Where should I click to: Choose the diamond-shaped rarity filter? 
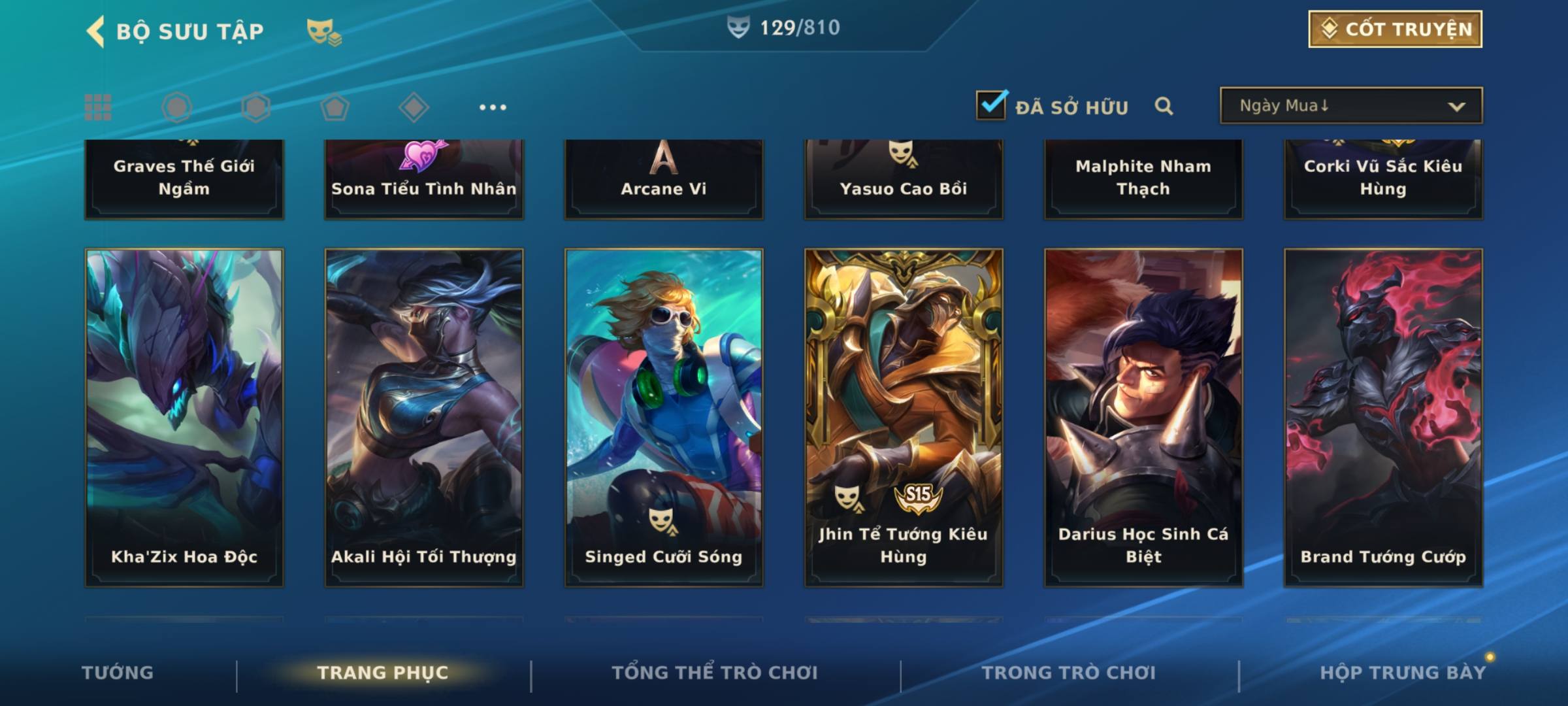(414, 107)
